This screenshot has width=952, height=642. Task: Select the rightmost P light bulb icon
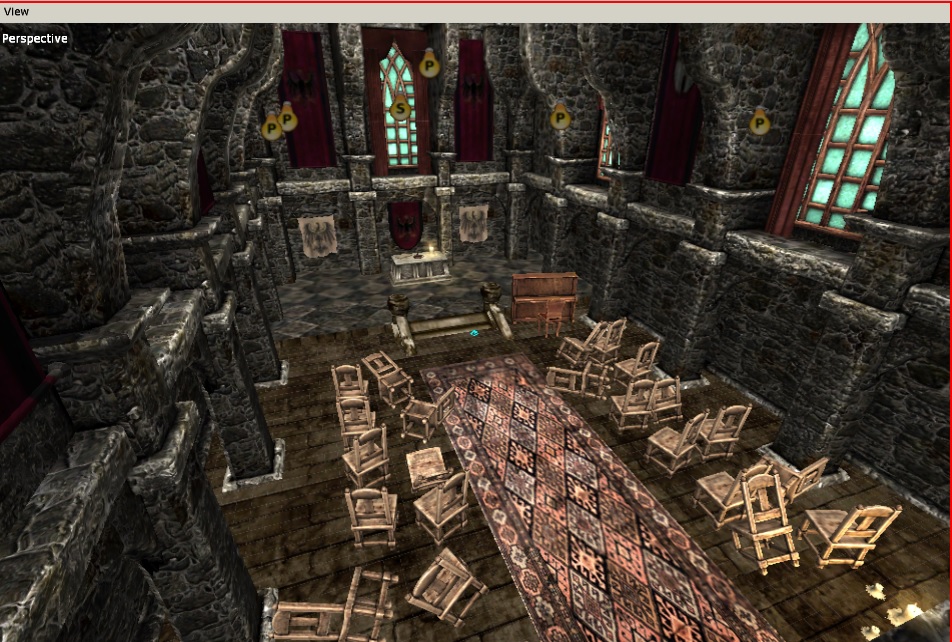coord(760,123)
